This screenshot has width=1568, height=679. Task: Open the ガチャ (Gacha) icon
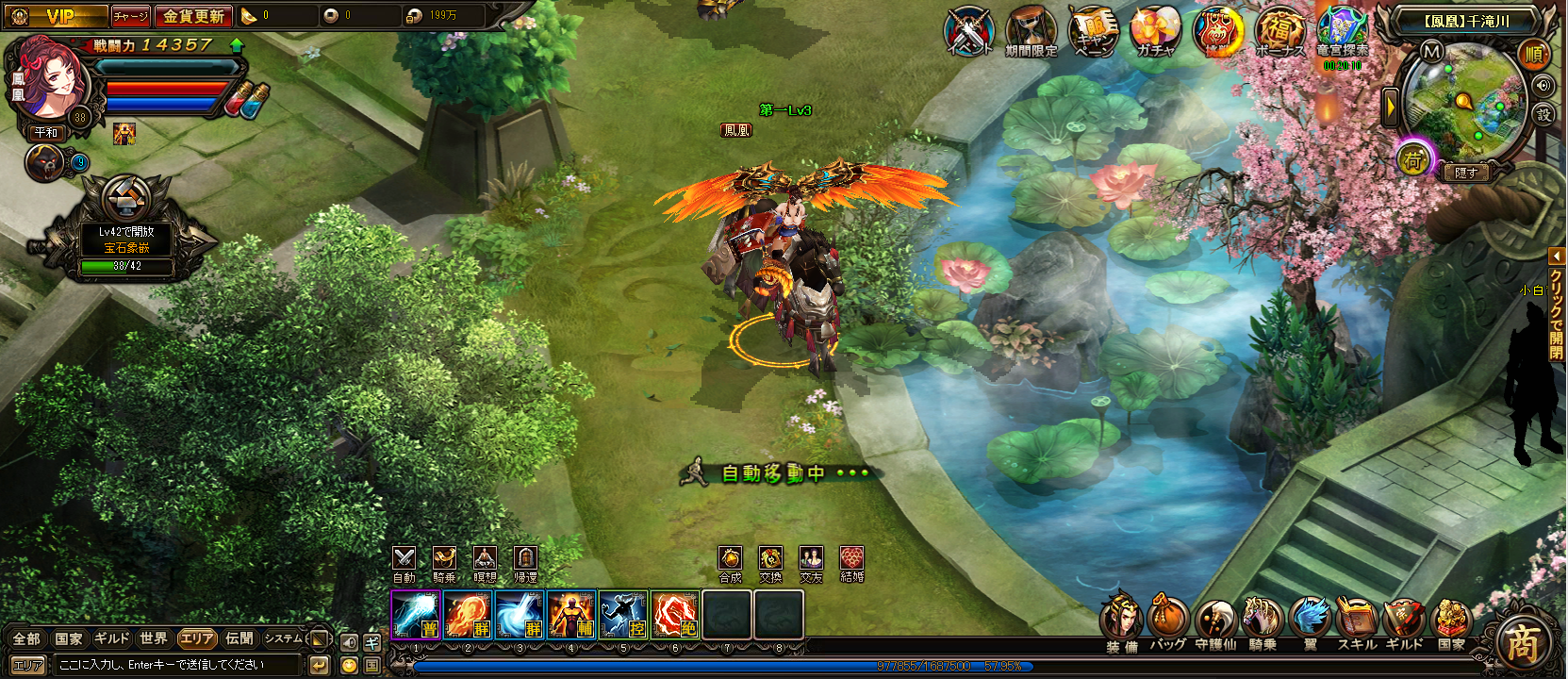1154,30
